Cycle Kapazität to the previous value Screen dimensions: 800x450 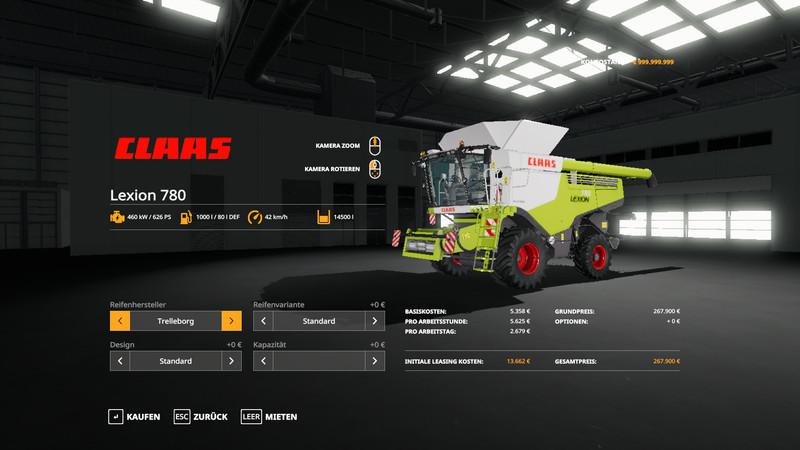[264, 361]
